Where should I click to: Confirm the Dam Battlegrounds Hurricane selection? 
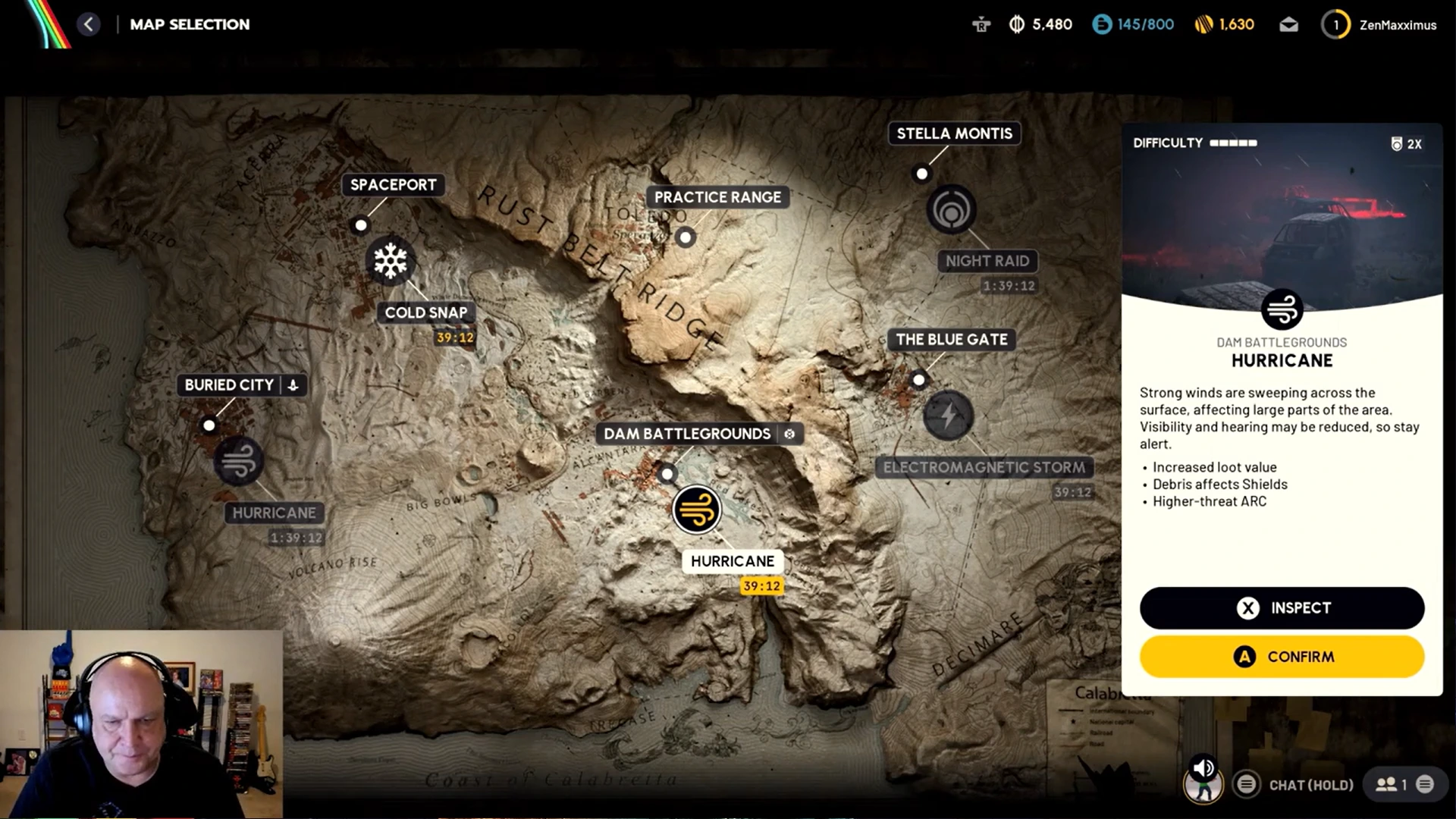pyautogui.click(x=1282, y=657)
